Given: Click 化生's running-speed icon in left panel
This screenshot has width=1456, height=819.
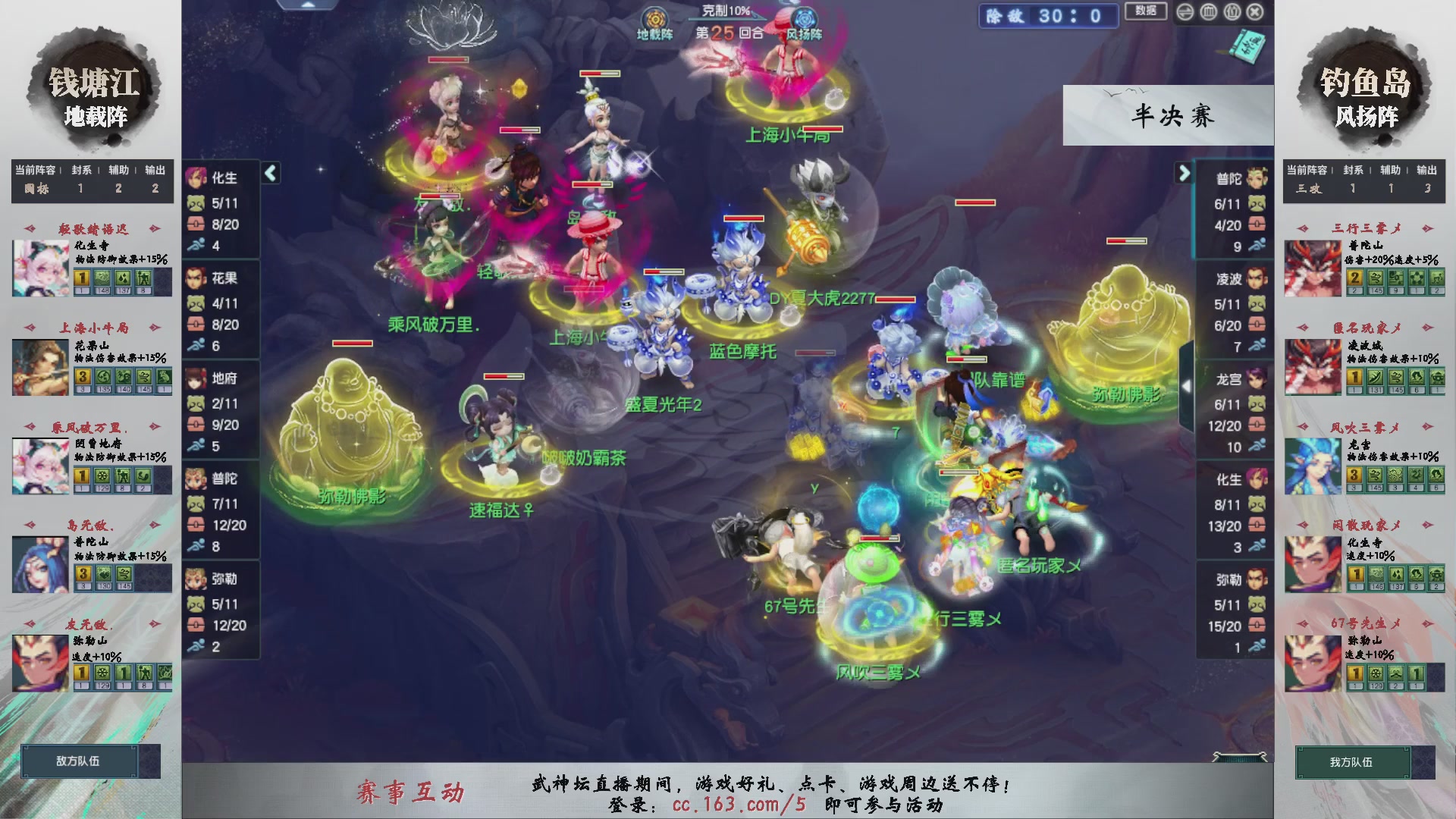Looking at the screenshot, I should [196, 244].
